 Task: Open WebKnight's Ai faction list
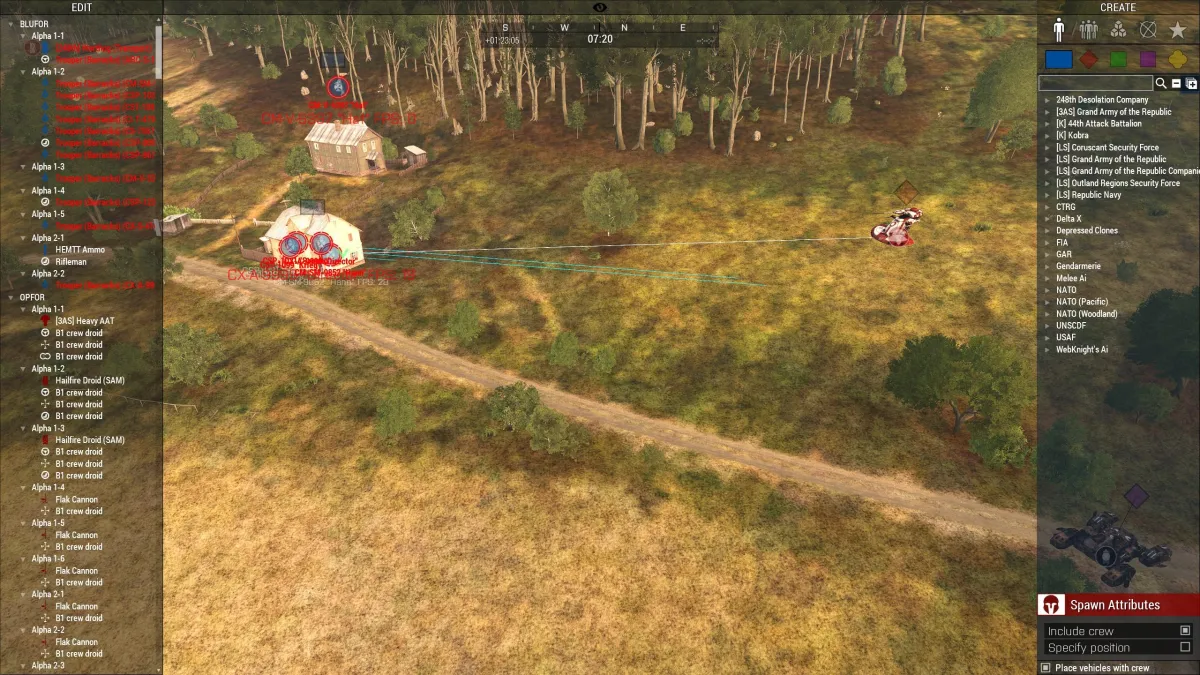coord(1081,350)
